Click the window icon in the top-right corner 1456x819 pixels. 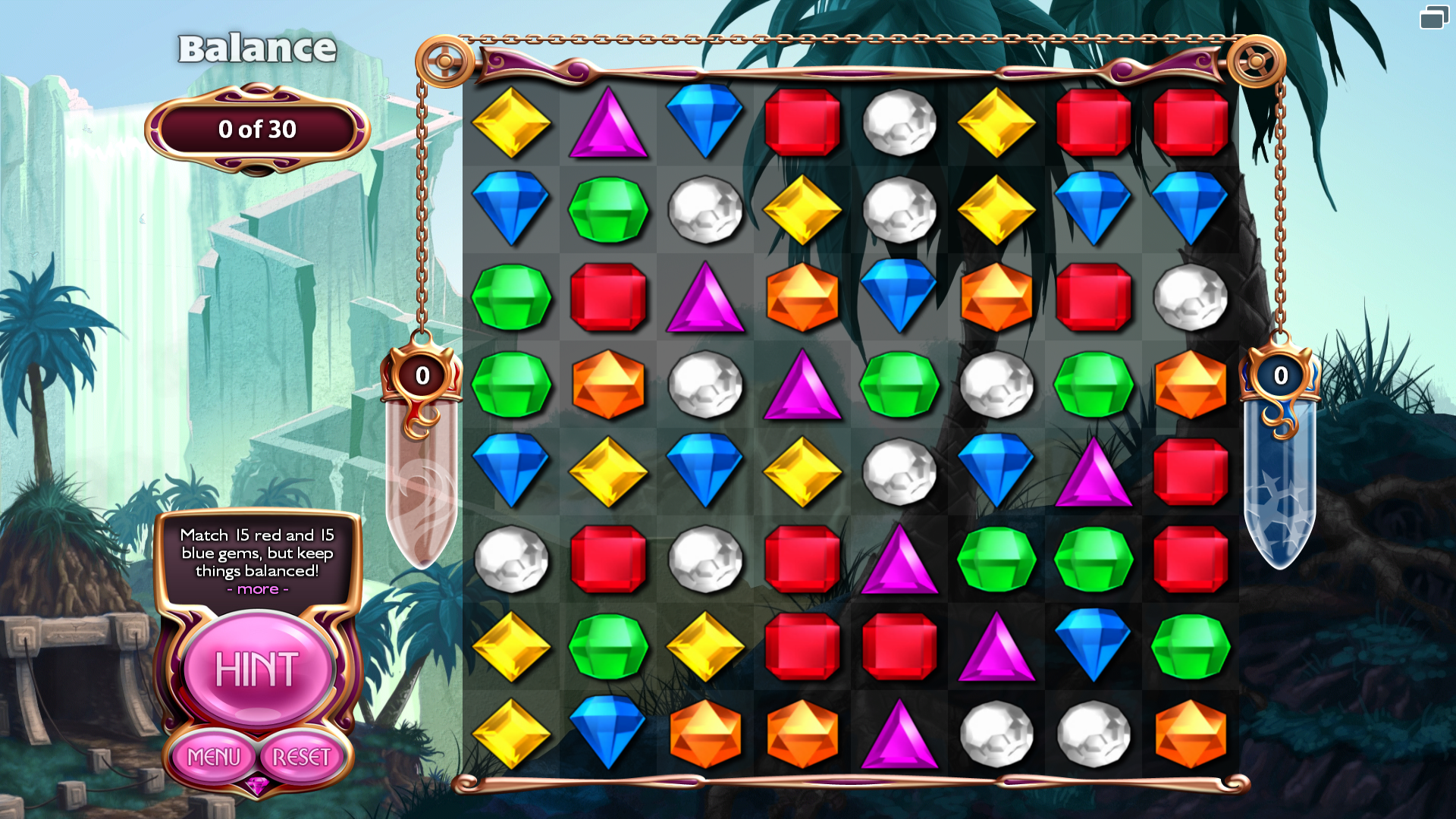[x=1436, y=18]
